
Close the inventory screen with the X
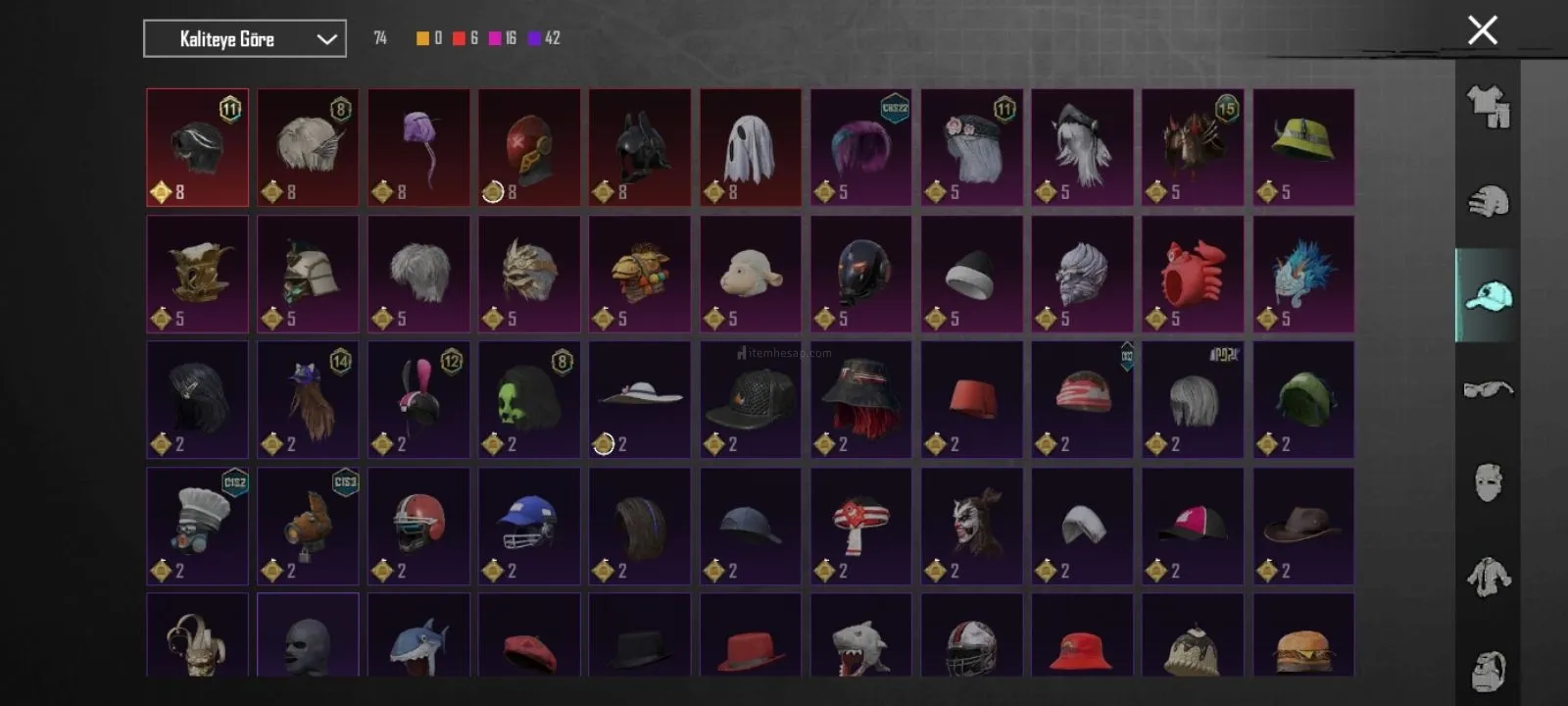(1482, 30)
